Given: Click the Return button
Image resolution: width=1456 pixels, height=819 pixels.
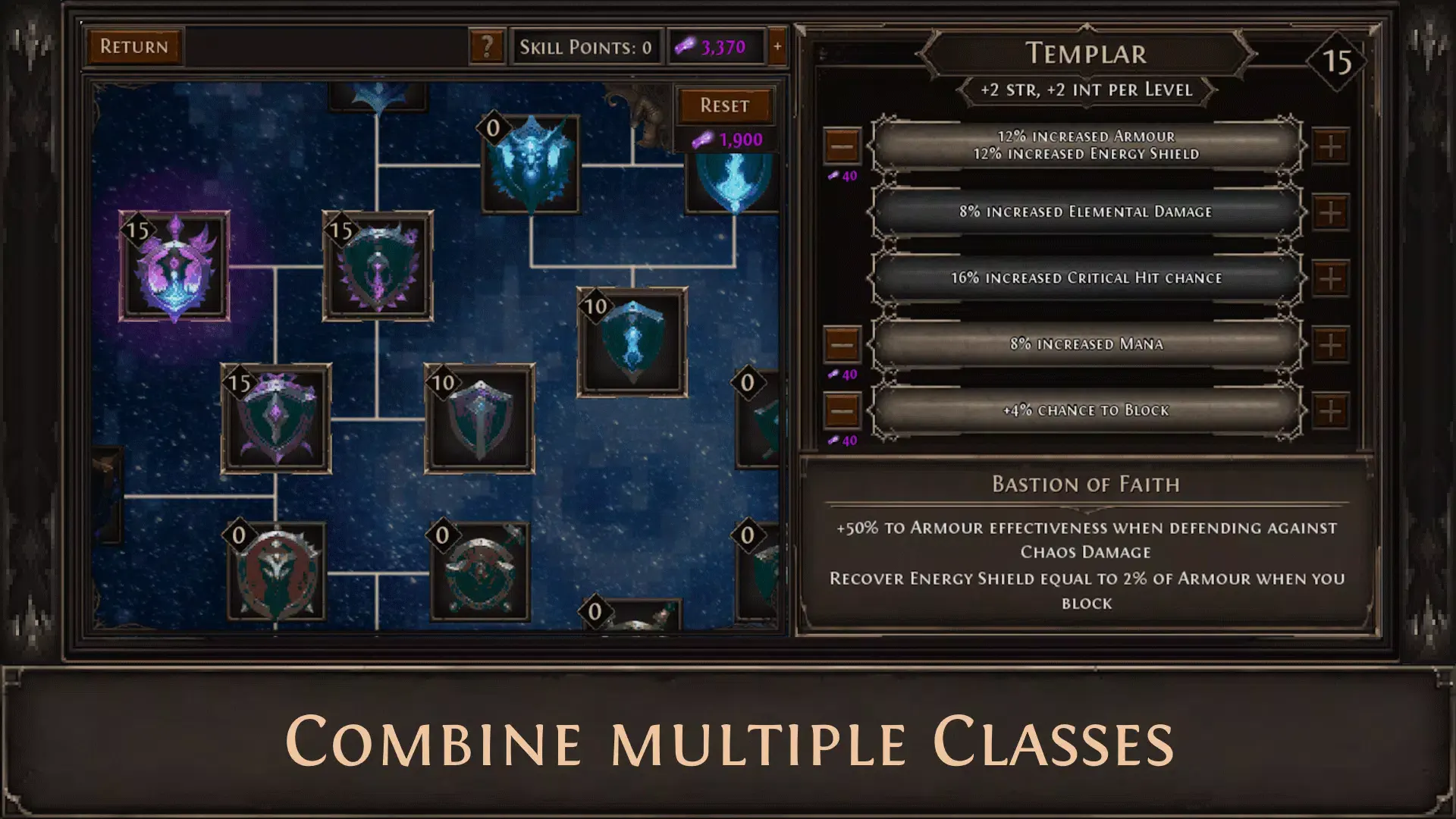Looking at the screenshot, I should tap(133, 46).
